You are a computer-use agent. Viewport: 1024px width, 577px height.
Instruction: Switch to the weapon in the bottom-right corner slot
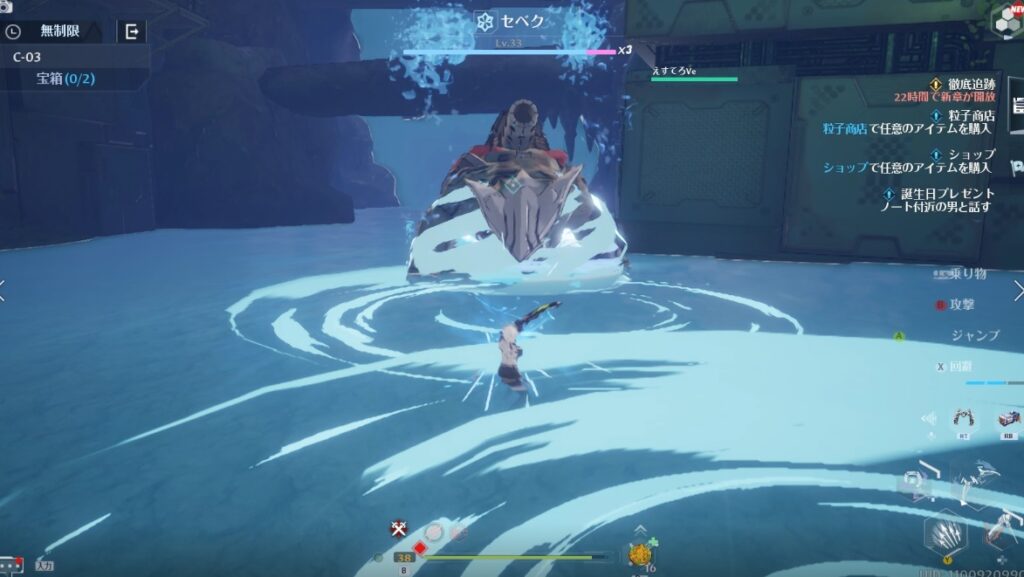[1002, 535]
